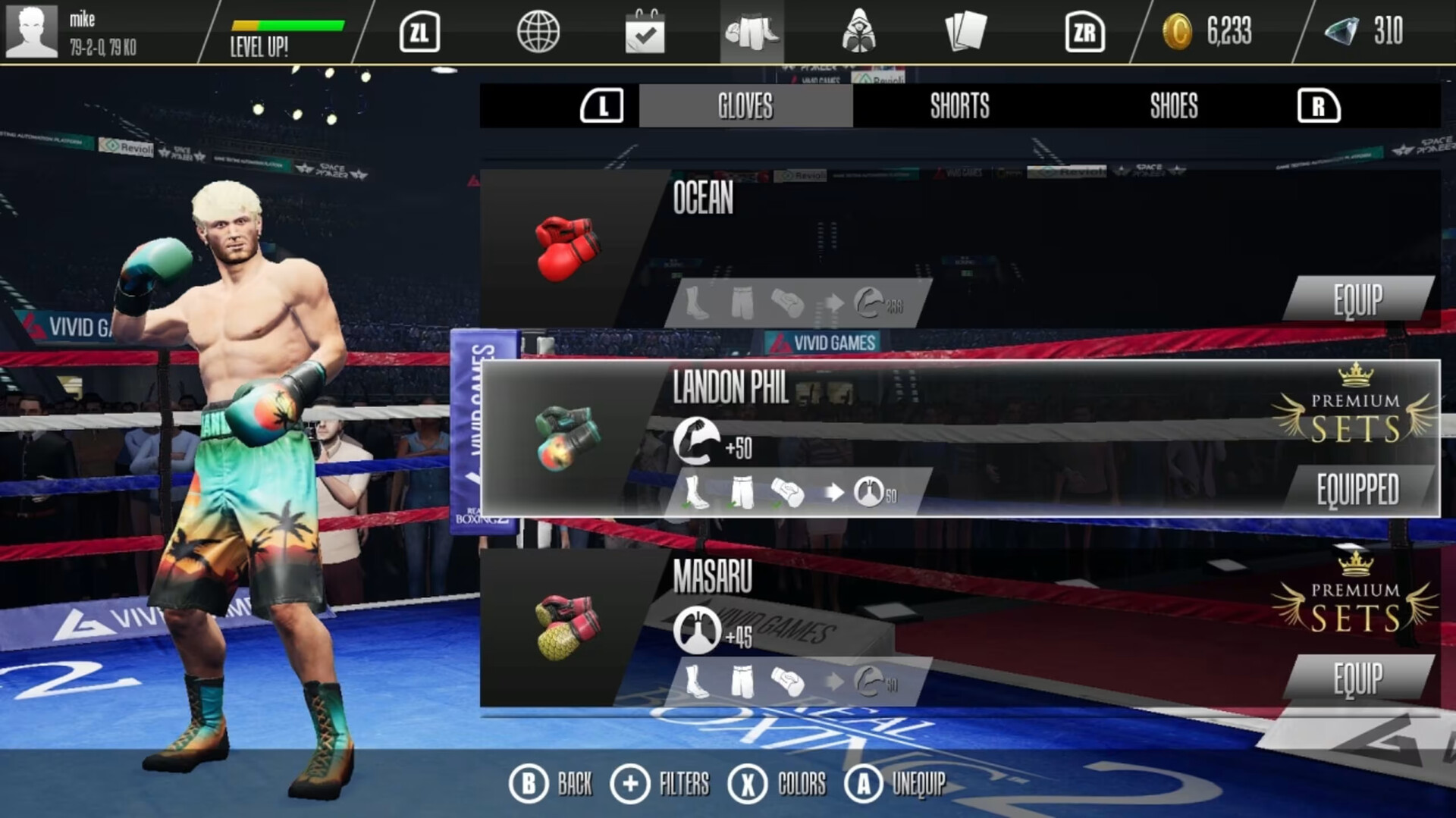The width and height of the screenshot is (1456, 818).
Task: Open the online multiplayer globe icon
Action: tap(540, 32)
